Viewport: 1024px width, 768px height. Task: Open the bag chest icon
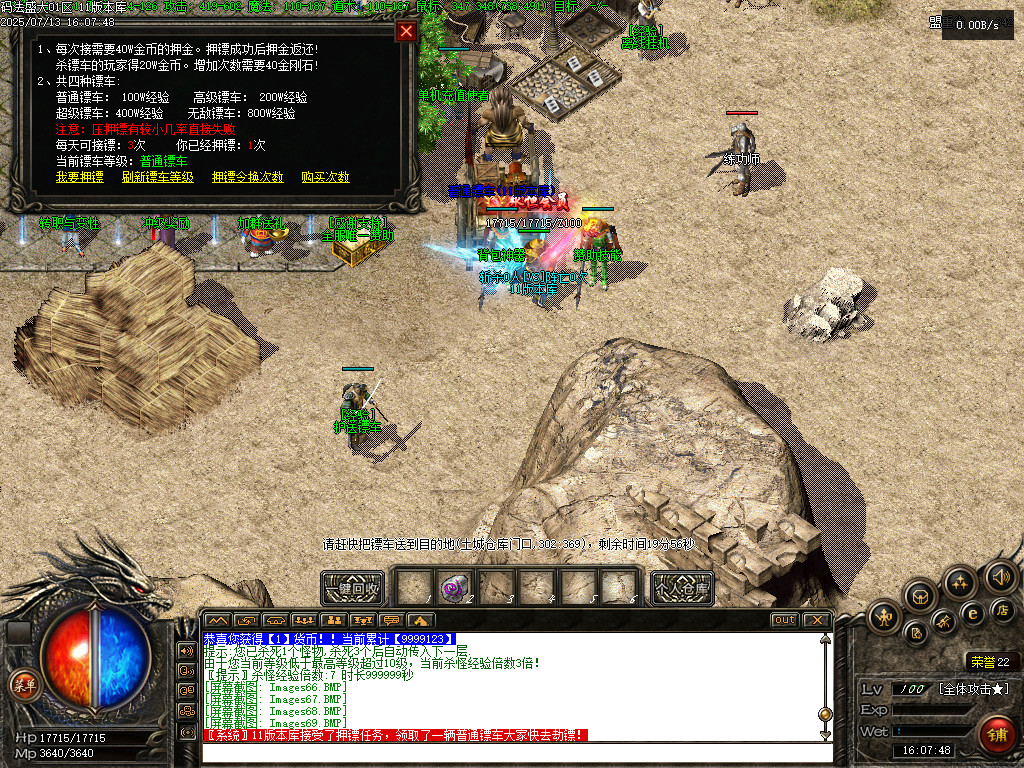[x=921, y=597]
